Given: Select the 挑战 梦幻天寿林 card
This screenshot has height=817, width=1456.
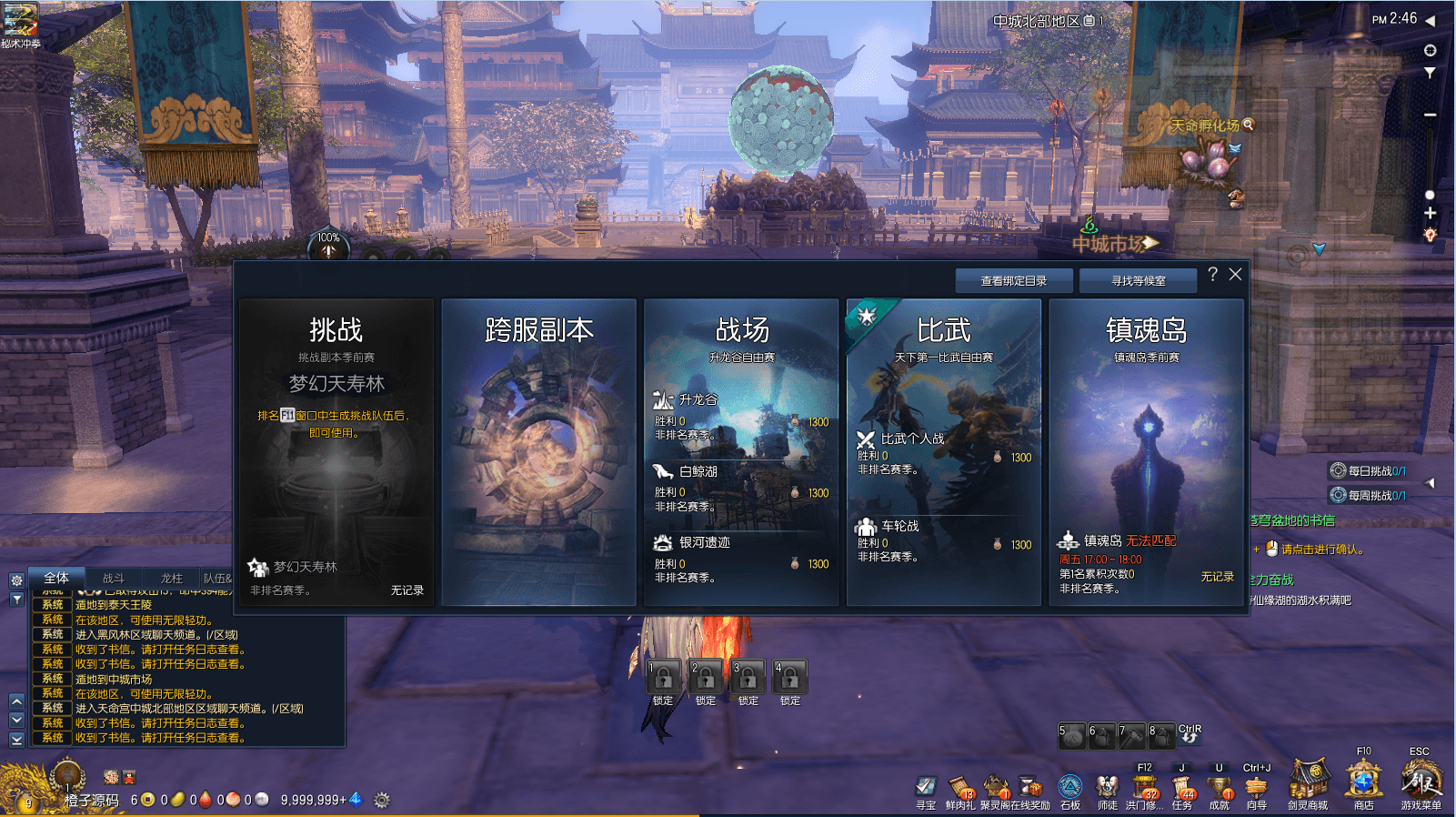Looking at the screenshot, I should (x=336, y=452).
